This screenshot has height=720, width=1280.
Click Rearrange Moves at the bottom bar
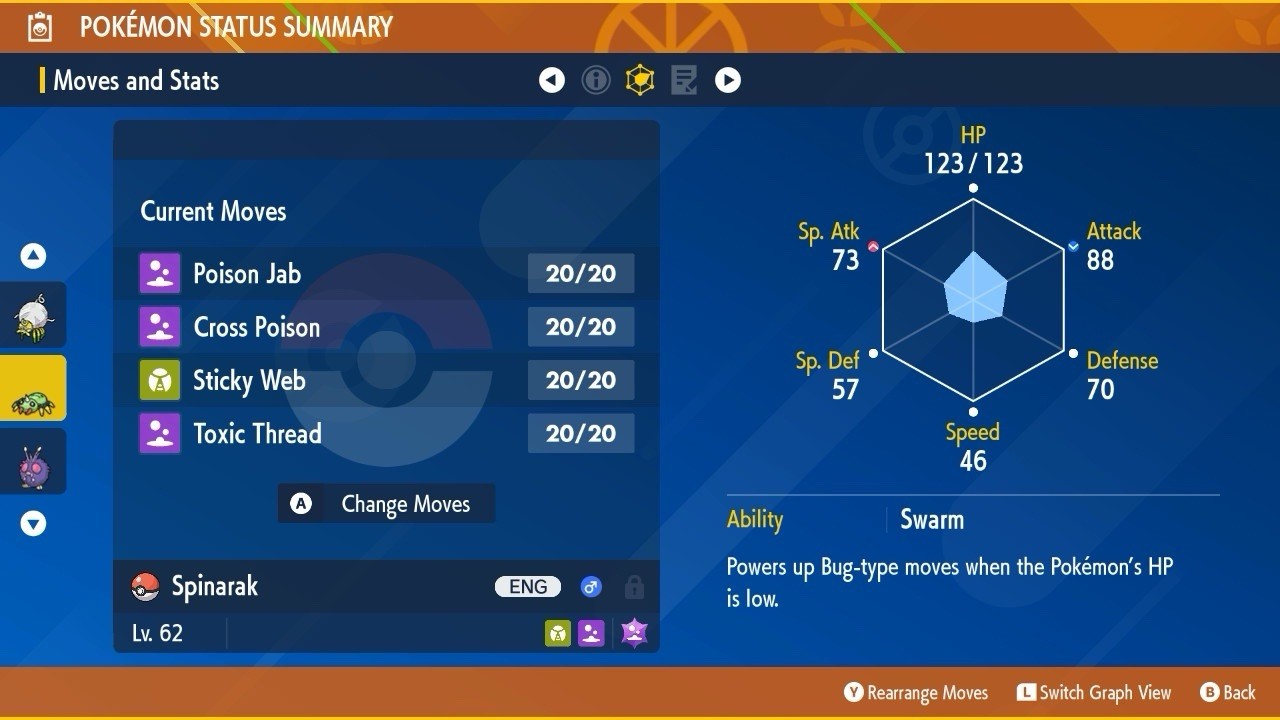coord(916,692)
